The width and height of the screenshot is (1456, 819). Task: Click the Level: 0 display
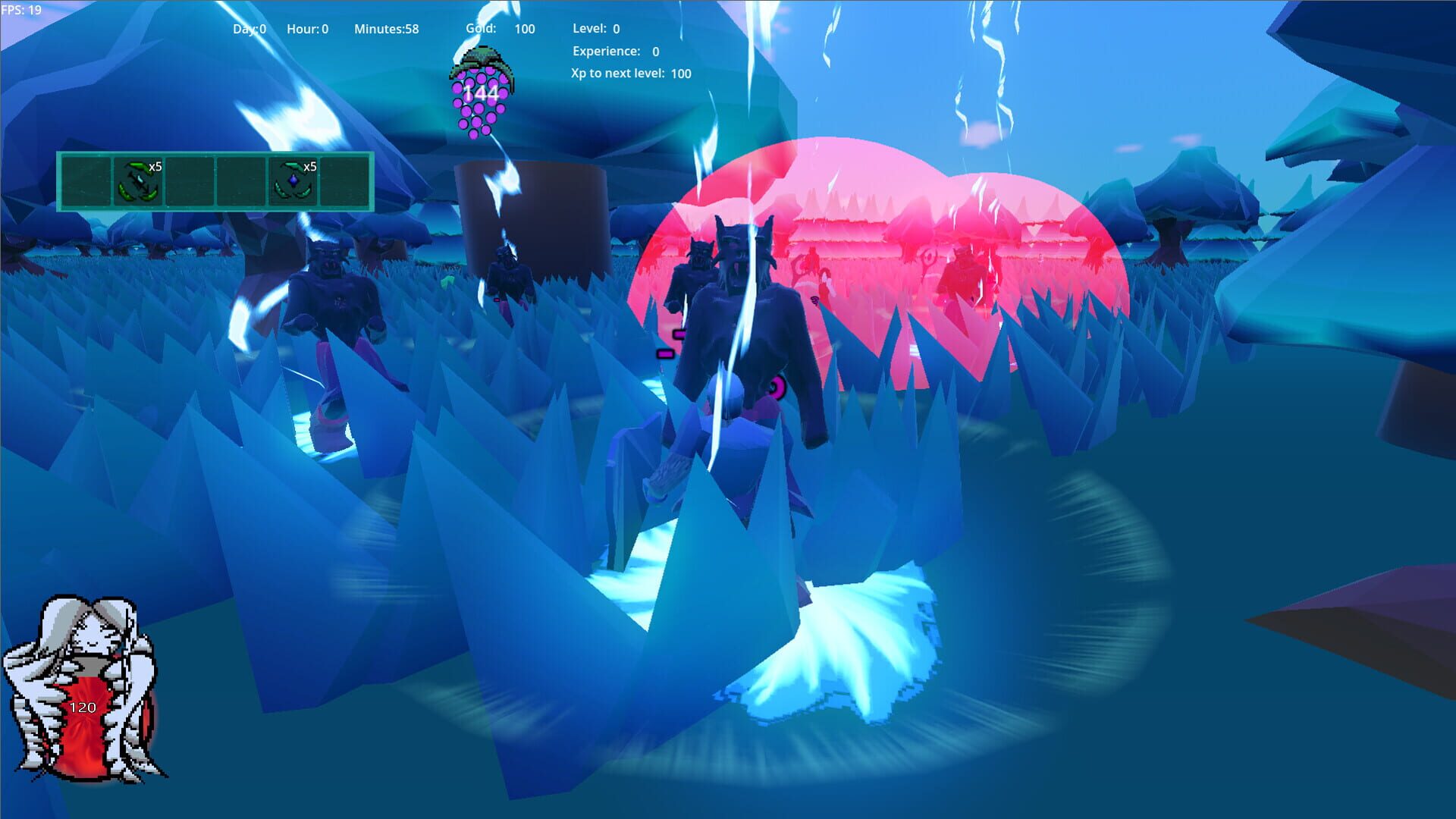(x=595, y=28)
